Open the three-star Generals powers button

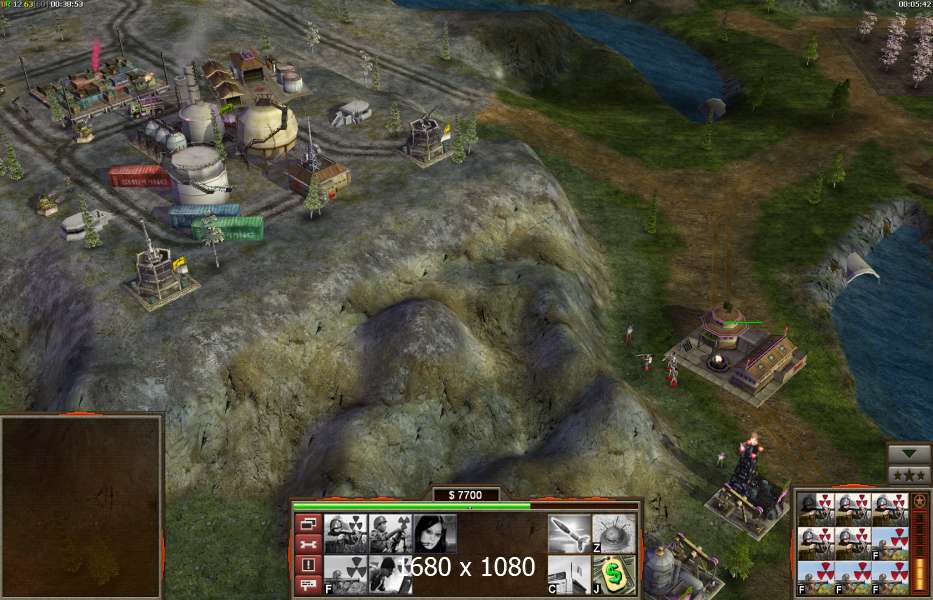(909, 474)
